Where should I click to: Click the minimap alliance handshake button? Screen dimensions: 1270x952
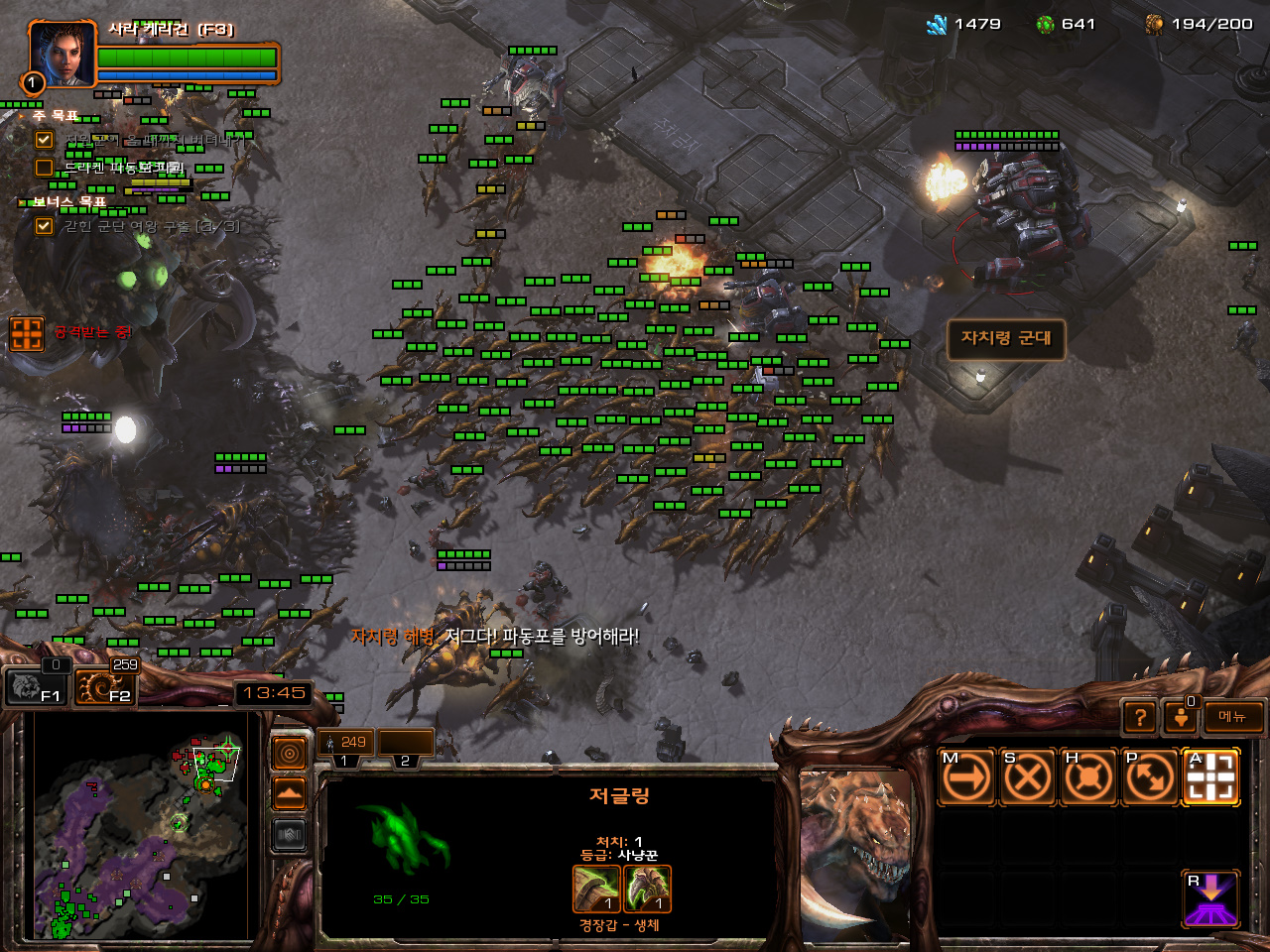[289, 835]
